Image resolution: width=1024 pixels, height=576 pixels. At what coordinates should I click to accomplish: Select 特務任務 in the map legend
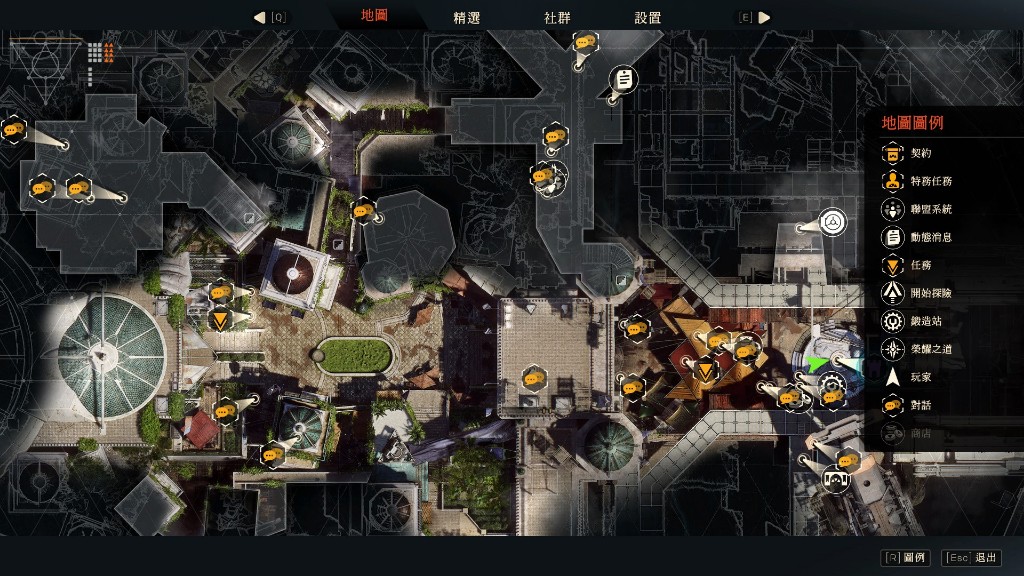click(930, 181)
